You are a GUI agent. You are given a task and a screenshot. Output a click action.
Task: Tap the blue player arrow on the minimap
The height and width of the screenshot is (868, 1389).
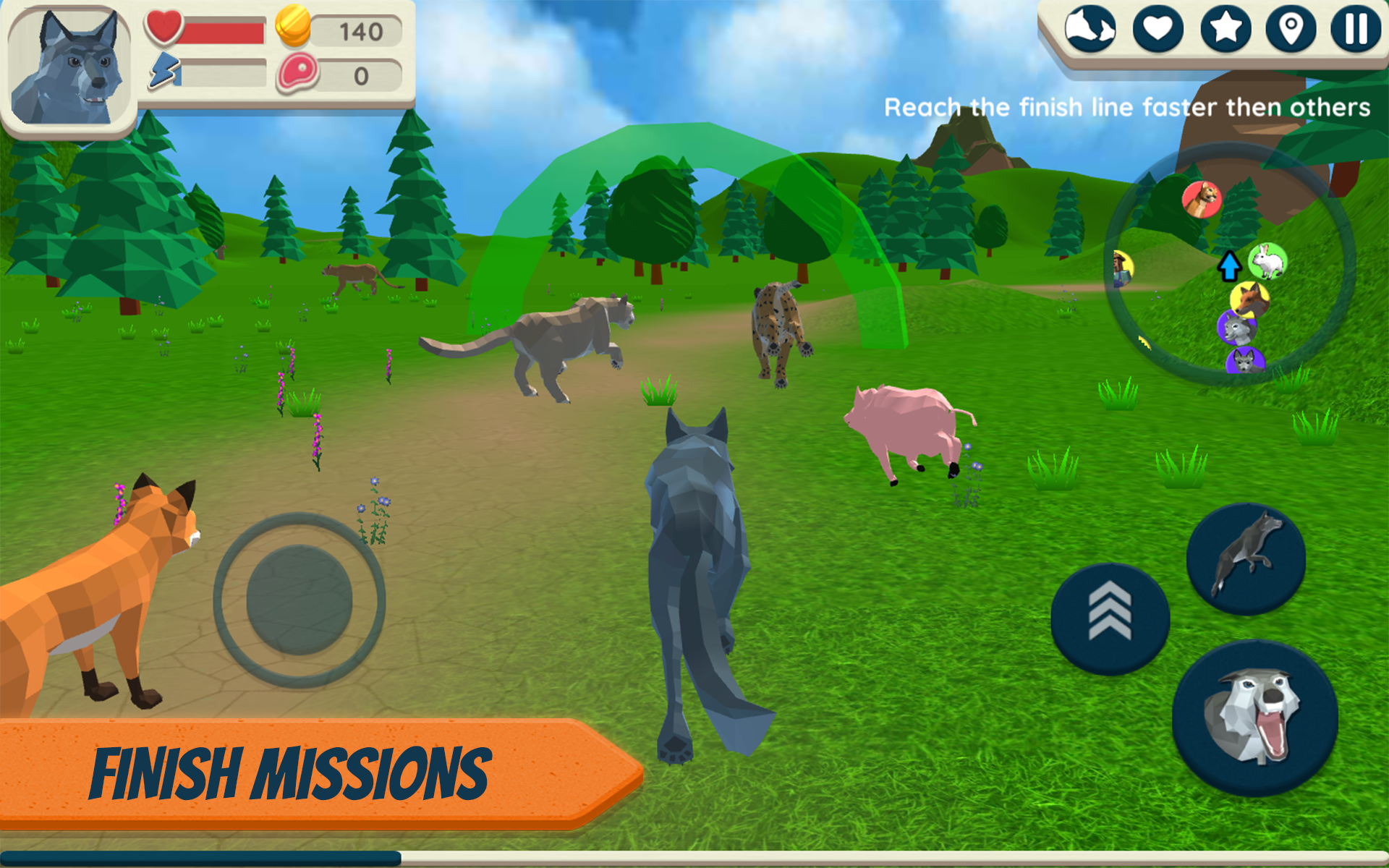pos(1231,265)
